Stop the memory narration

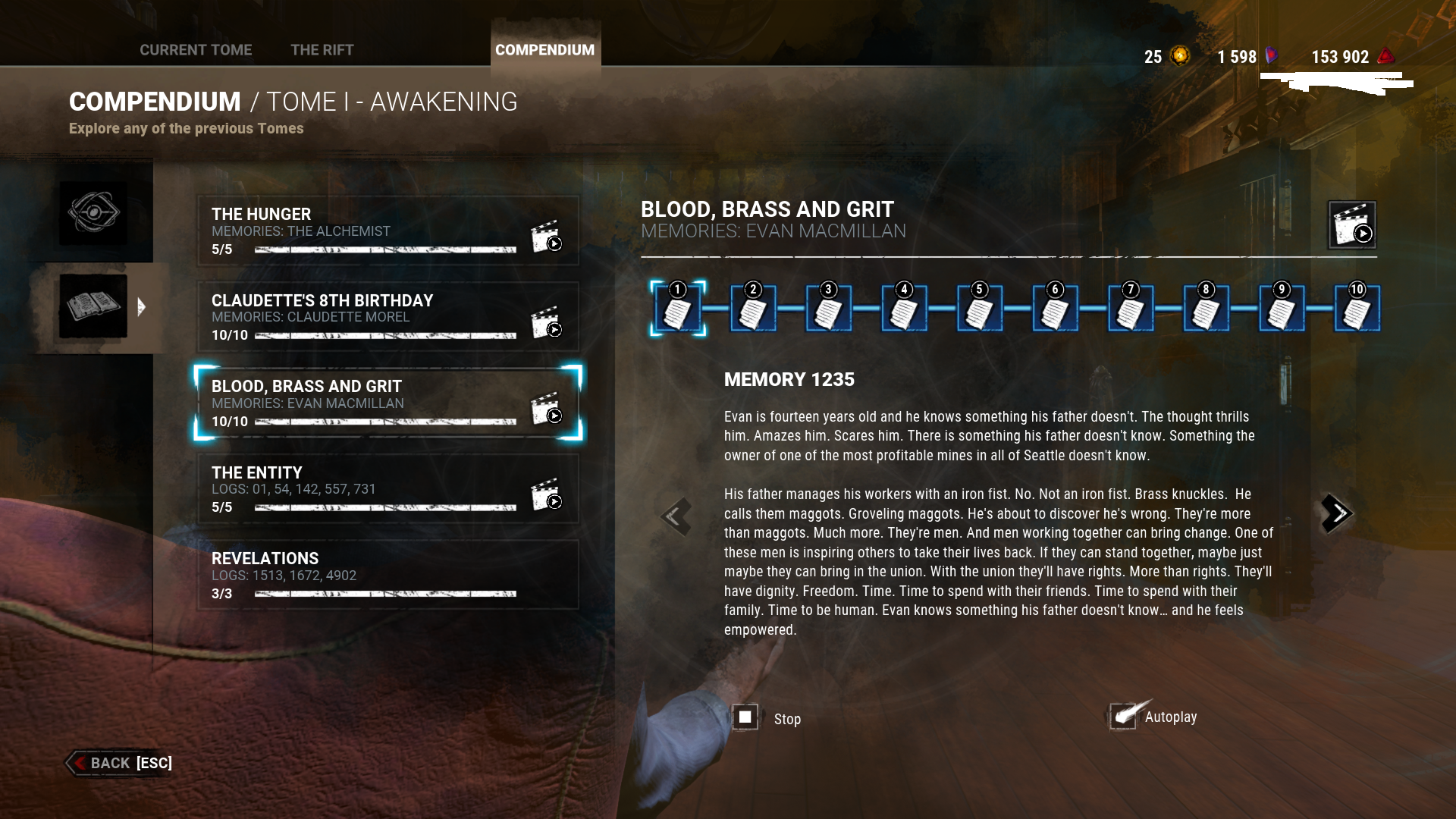pos(745,717)
